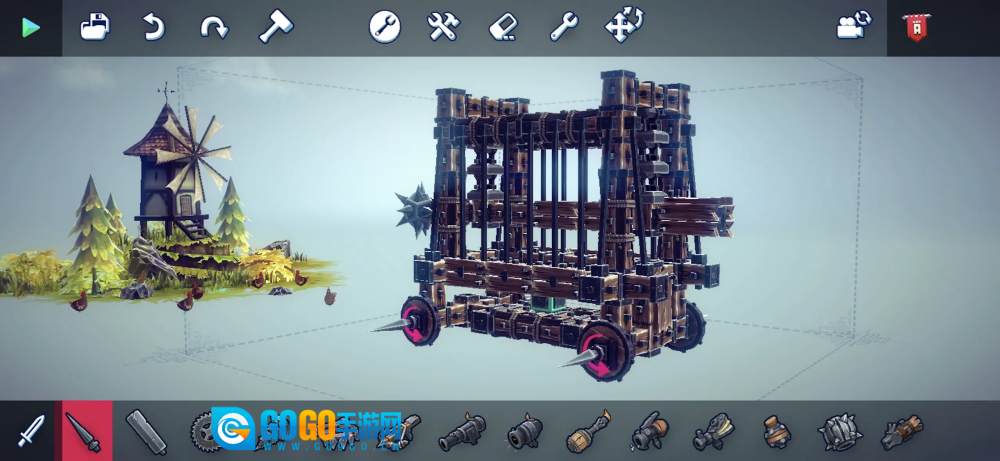Redo the undone build action
Screen dimensions: 1000x461
[x=213, y=27]
